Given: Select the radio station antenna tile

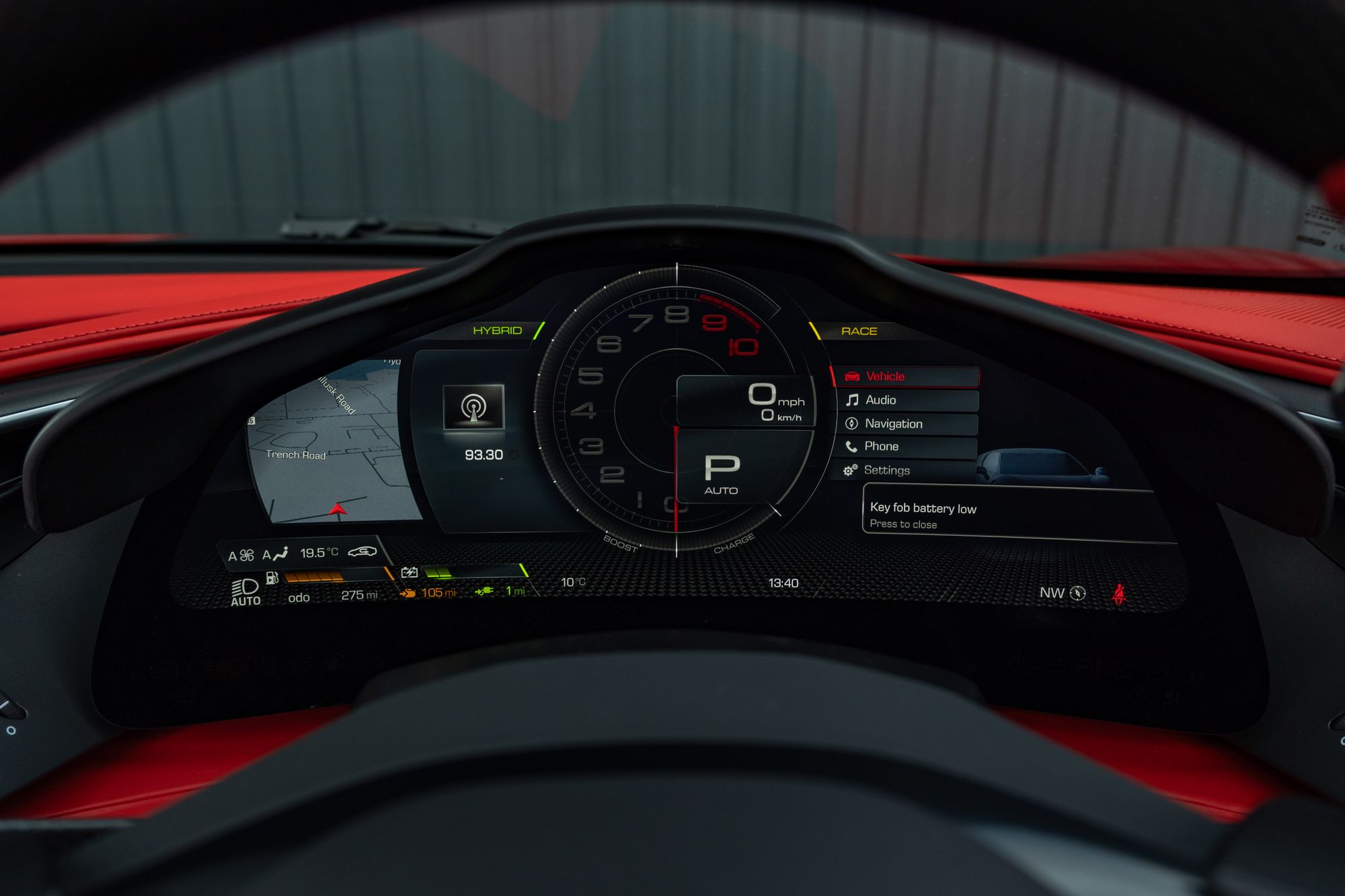Looking at the screenshot, I should tap(473, 407).
